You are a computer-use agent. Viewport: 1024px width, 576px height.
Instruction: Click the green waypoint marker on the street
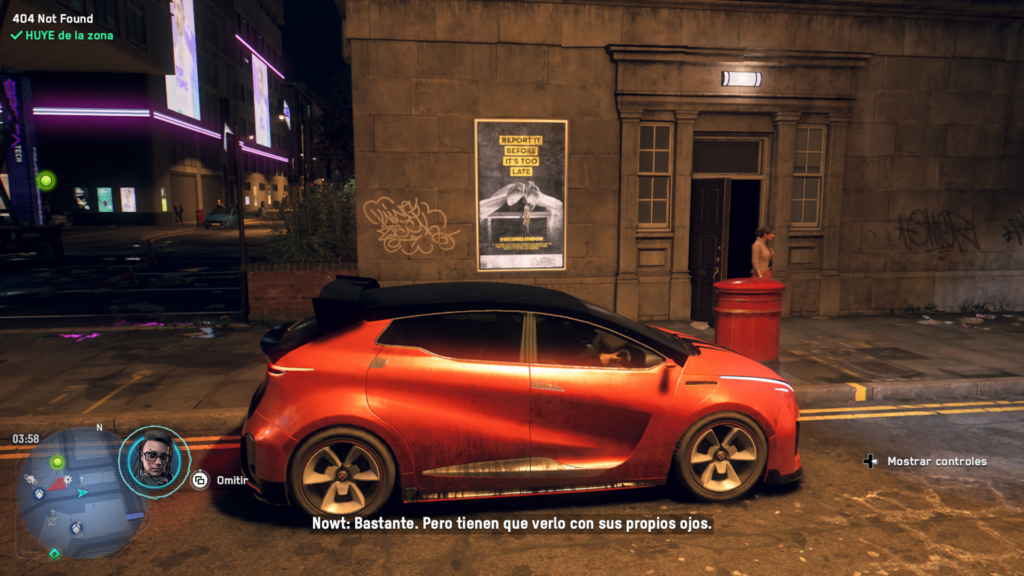45,180
